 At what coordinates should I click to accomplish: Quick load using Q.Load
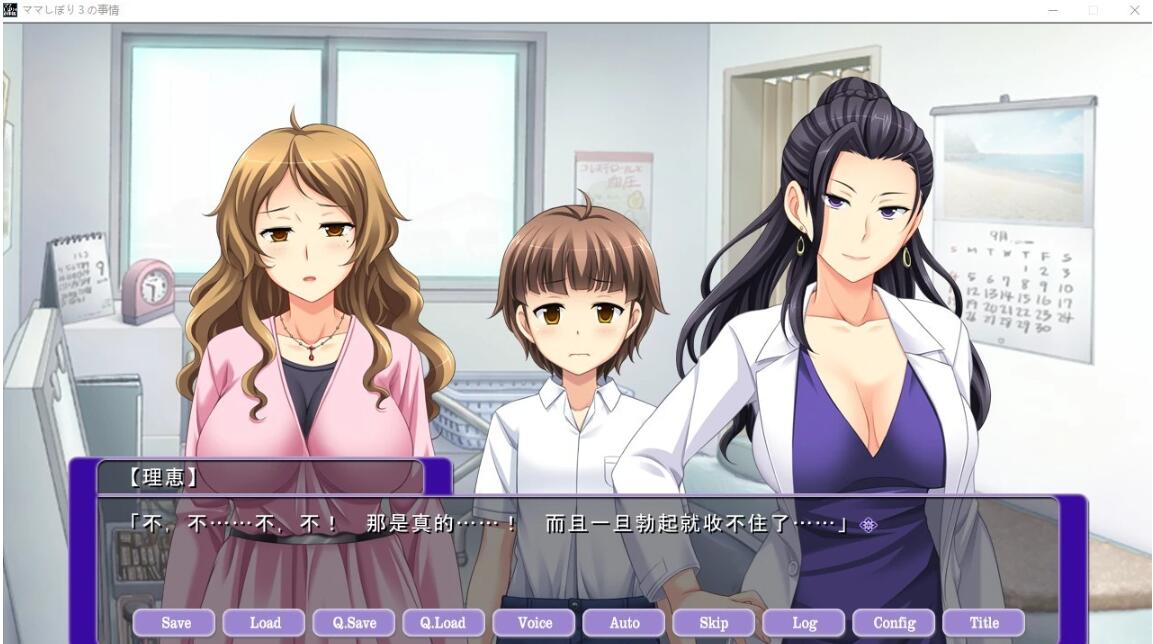coord(444,623)
